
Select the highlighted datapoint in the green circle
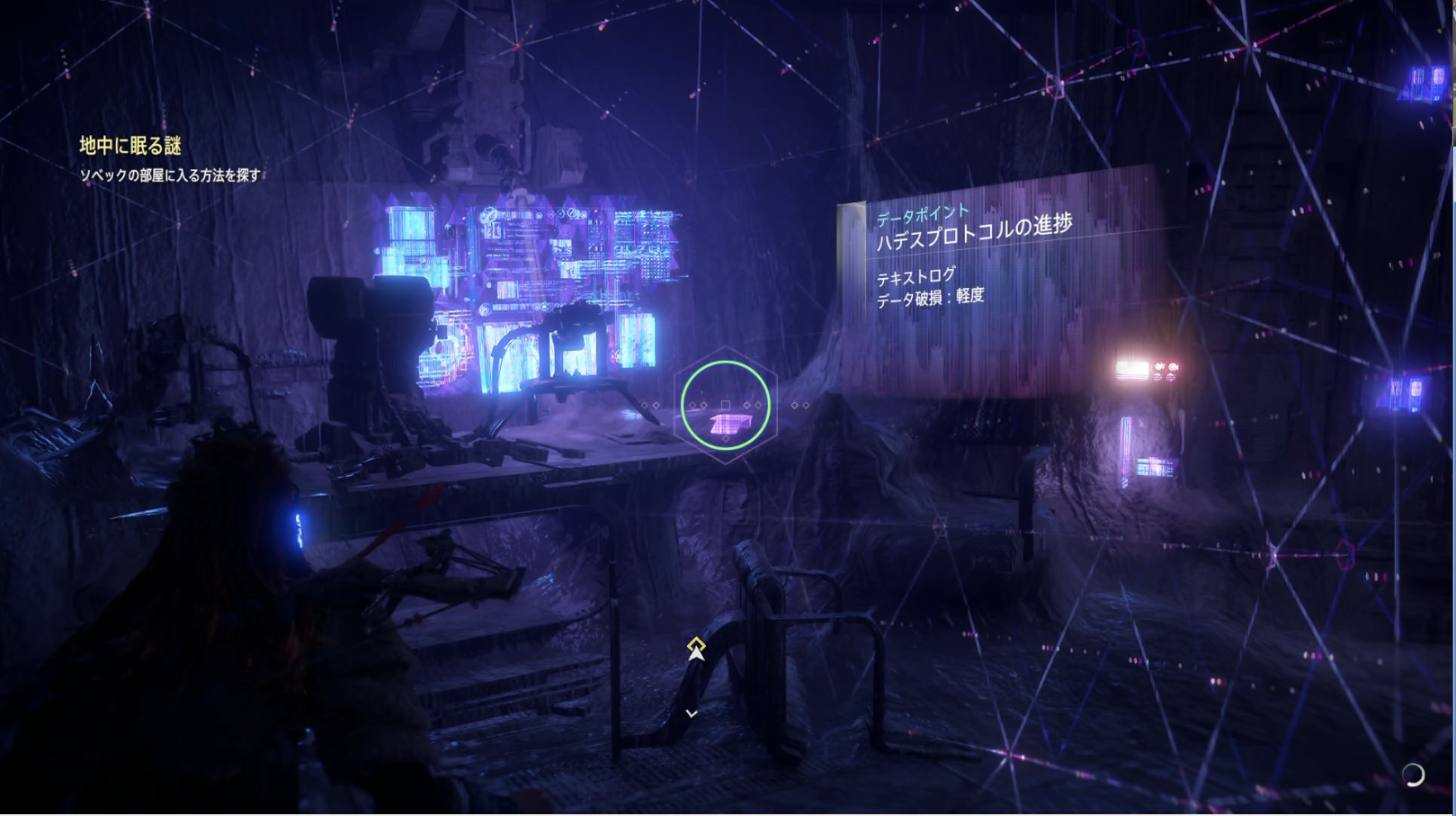(726, 407)
